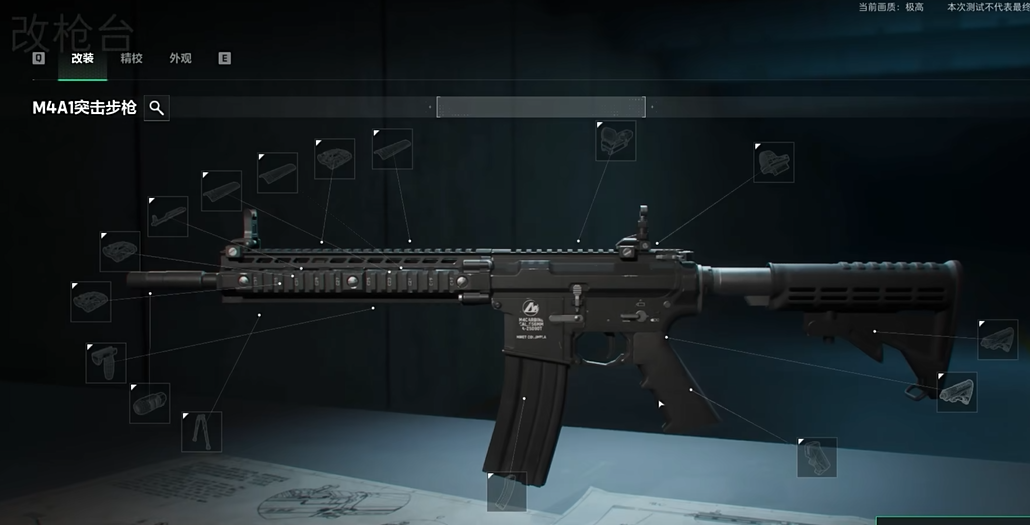The image size is (1030, 525).
Task: Open the rear sight attachment slot
Action: (773, 162)
